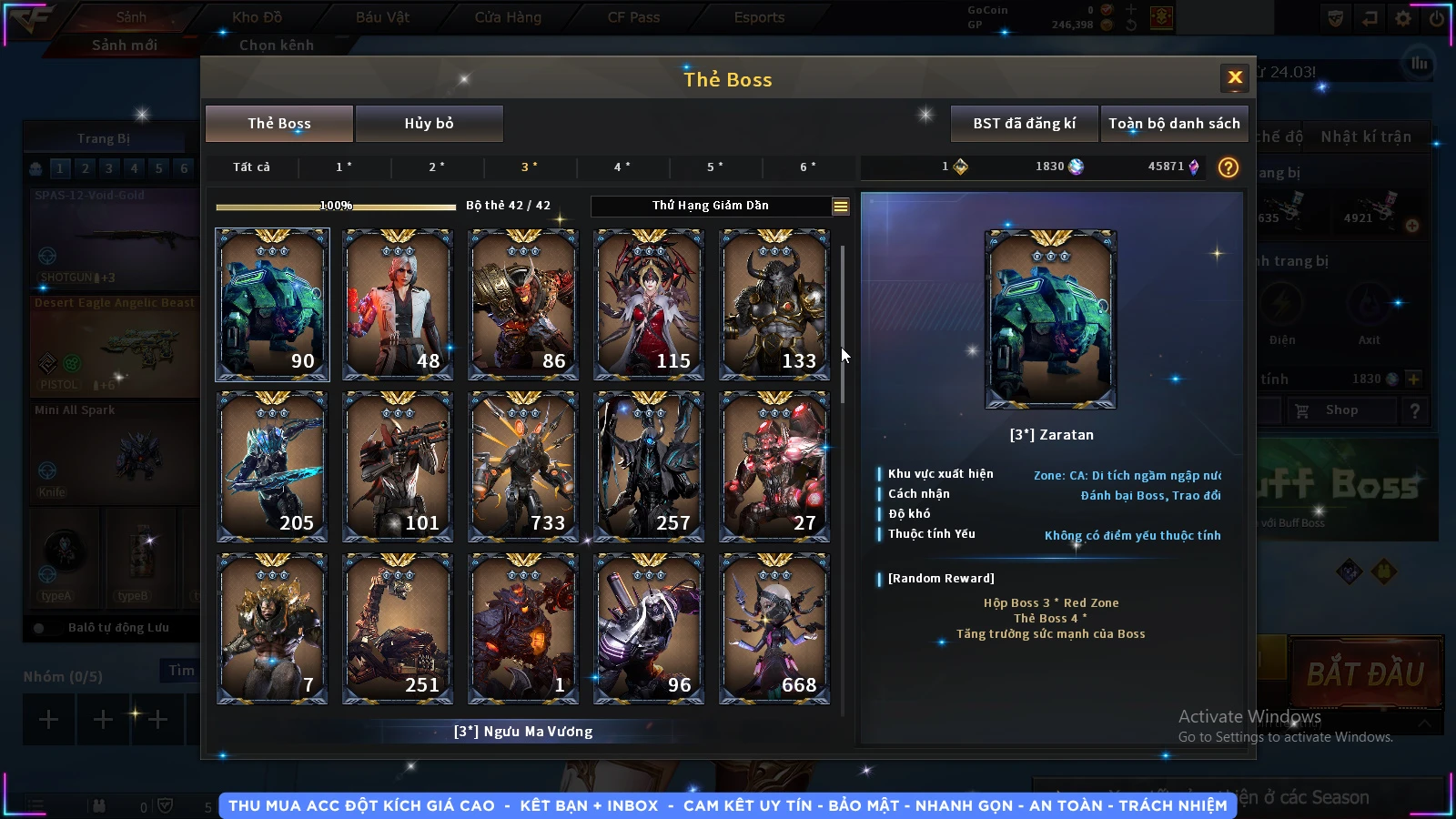Select the boss card with count 733

pos(523,466)
